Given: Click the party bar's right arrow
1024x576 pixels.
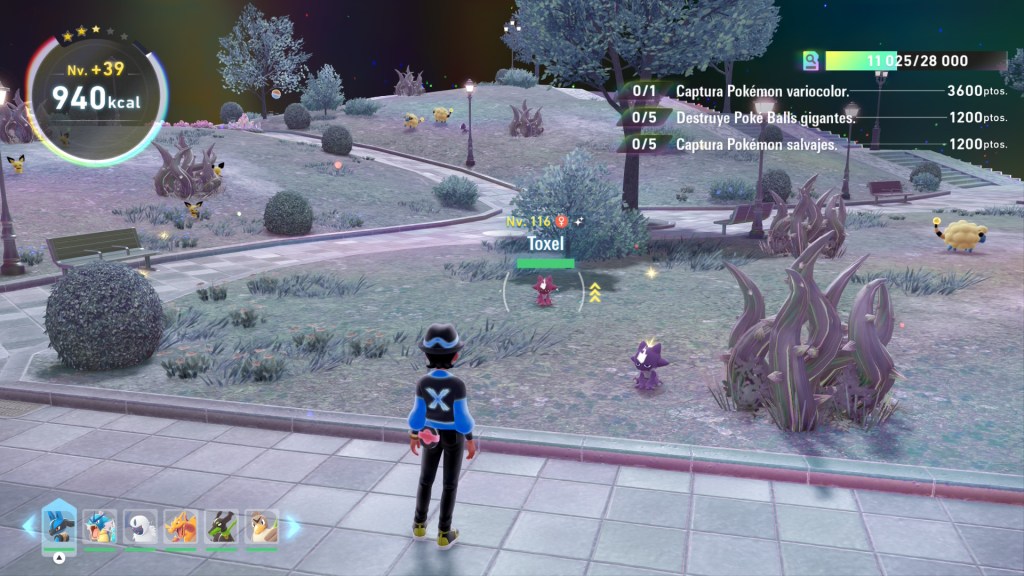Looking at the screenshot, I should pos(293,526).
